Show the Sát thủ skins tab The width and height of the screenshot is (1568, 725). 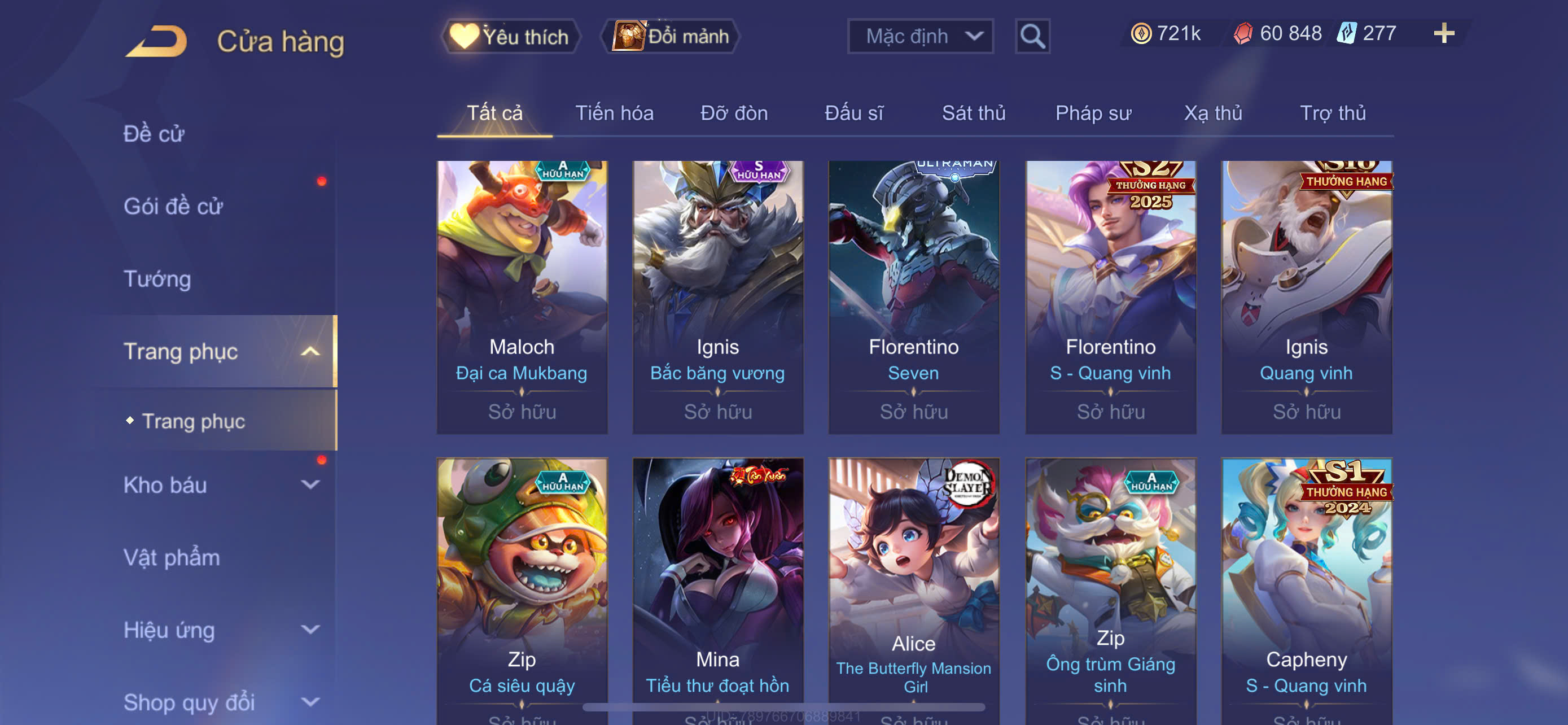pyautogui.click(x=973, y=113)
